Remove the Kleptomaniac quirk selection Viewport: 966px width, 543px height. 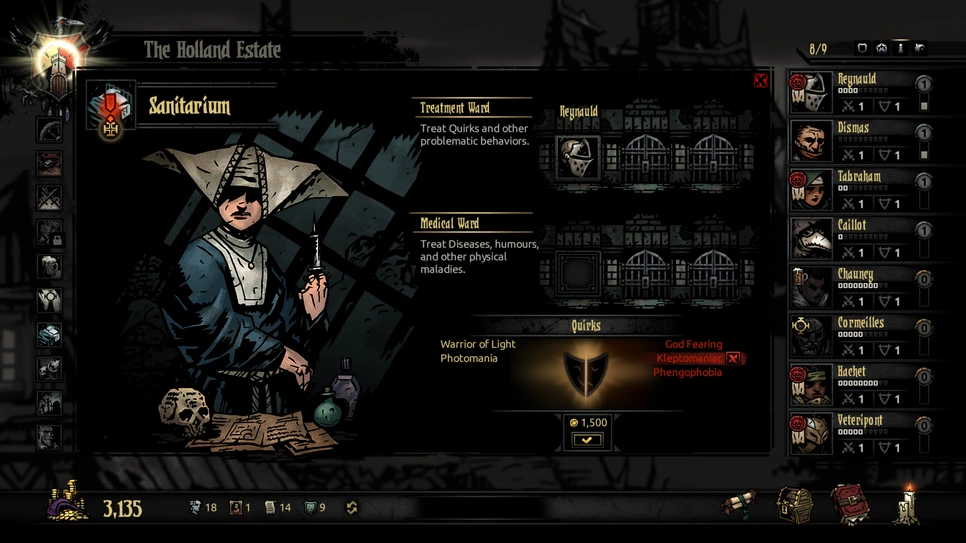coord(733,358)
